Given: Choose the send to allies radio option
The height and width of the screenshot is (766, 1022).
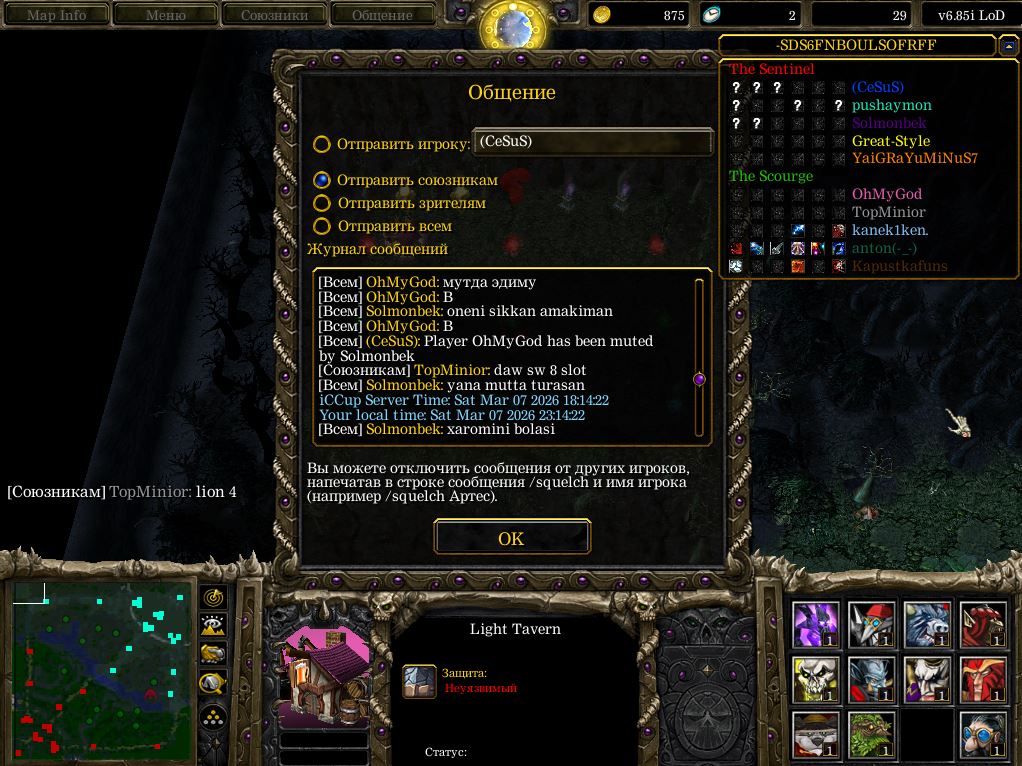Looking at the screenshot, I should (x=322, y=180).
